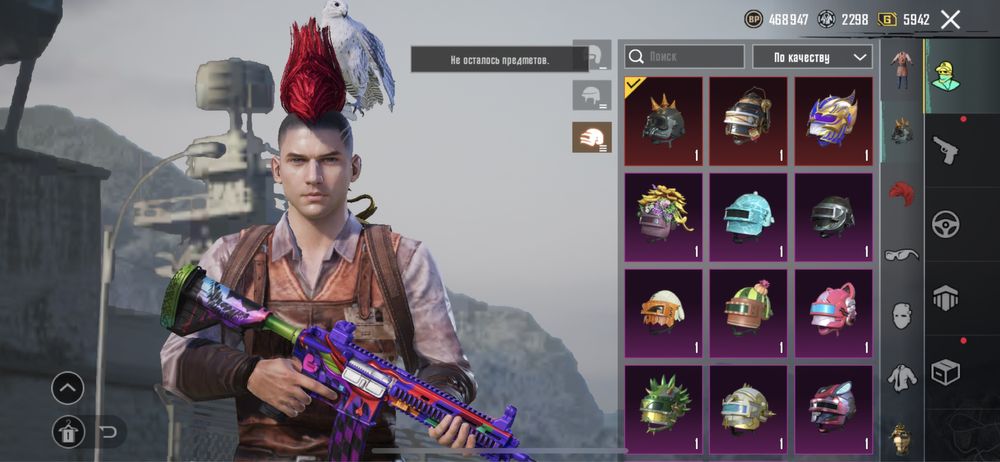The height and width of the screenshot is (462, 1000).
Task: Switch to the red mohawk hair category
Action: tap(902, 192)
